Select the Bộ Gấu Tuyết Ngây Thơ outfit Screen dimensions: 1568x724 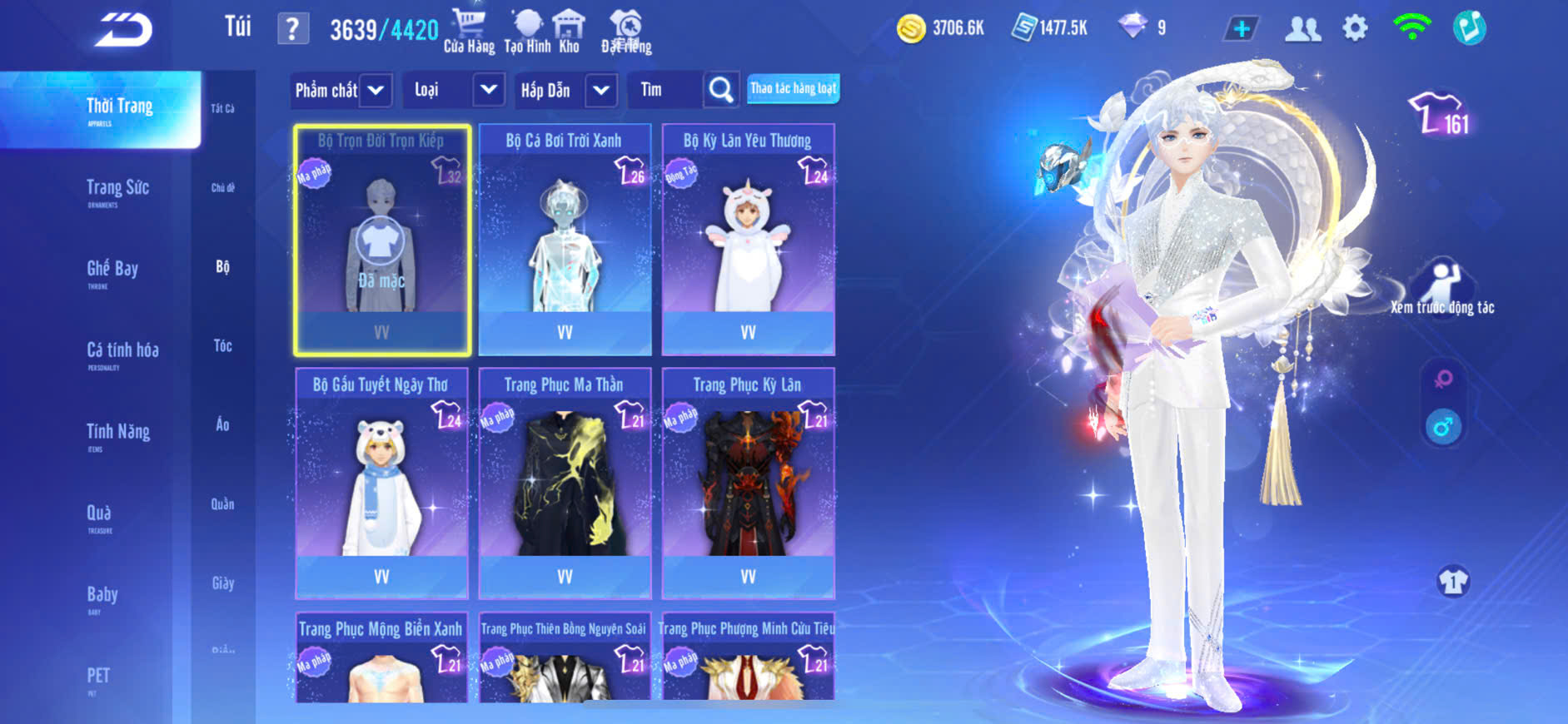(381, 483)
